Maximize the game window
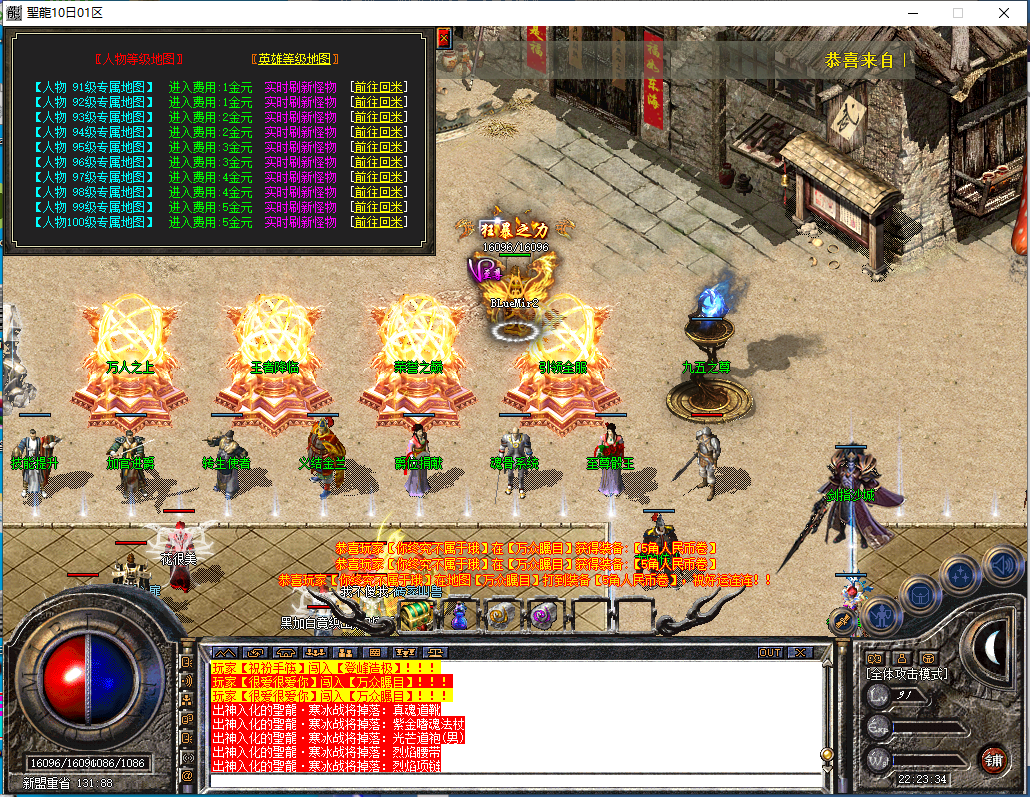This screenshot has height=797, width=1030. click(x=957, y=13)
